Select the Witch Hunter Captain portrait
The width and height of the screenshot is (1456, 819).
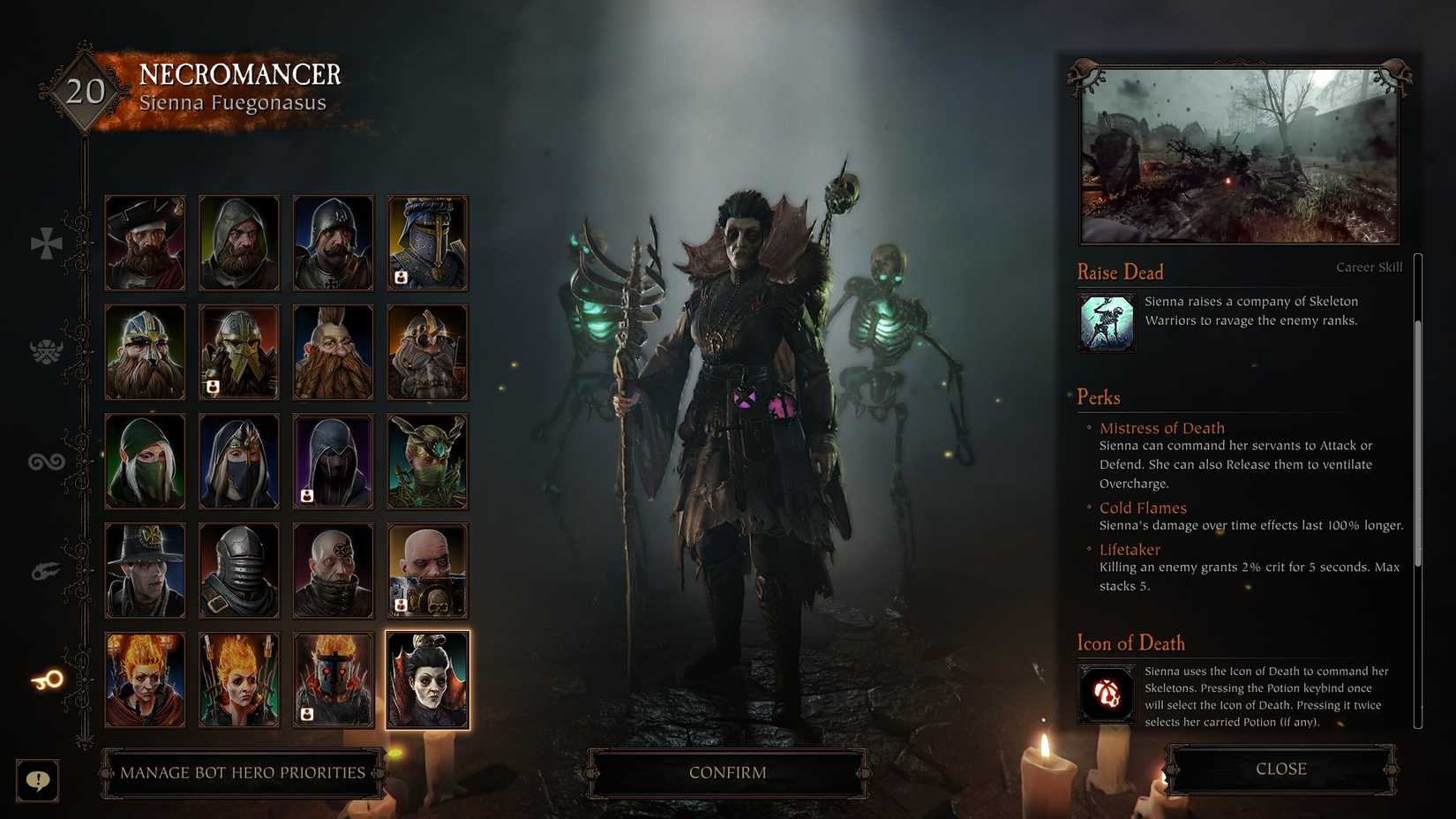tap(145, 569)
